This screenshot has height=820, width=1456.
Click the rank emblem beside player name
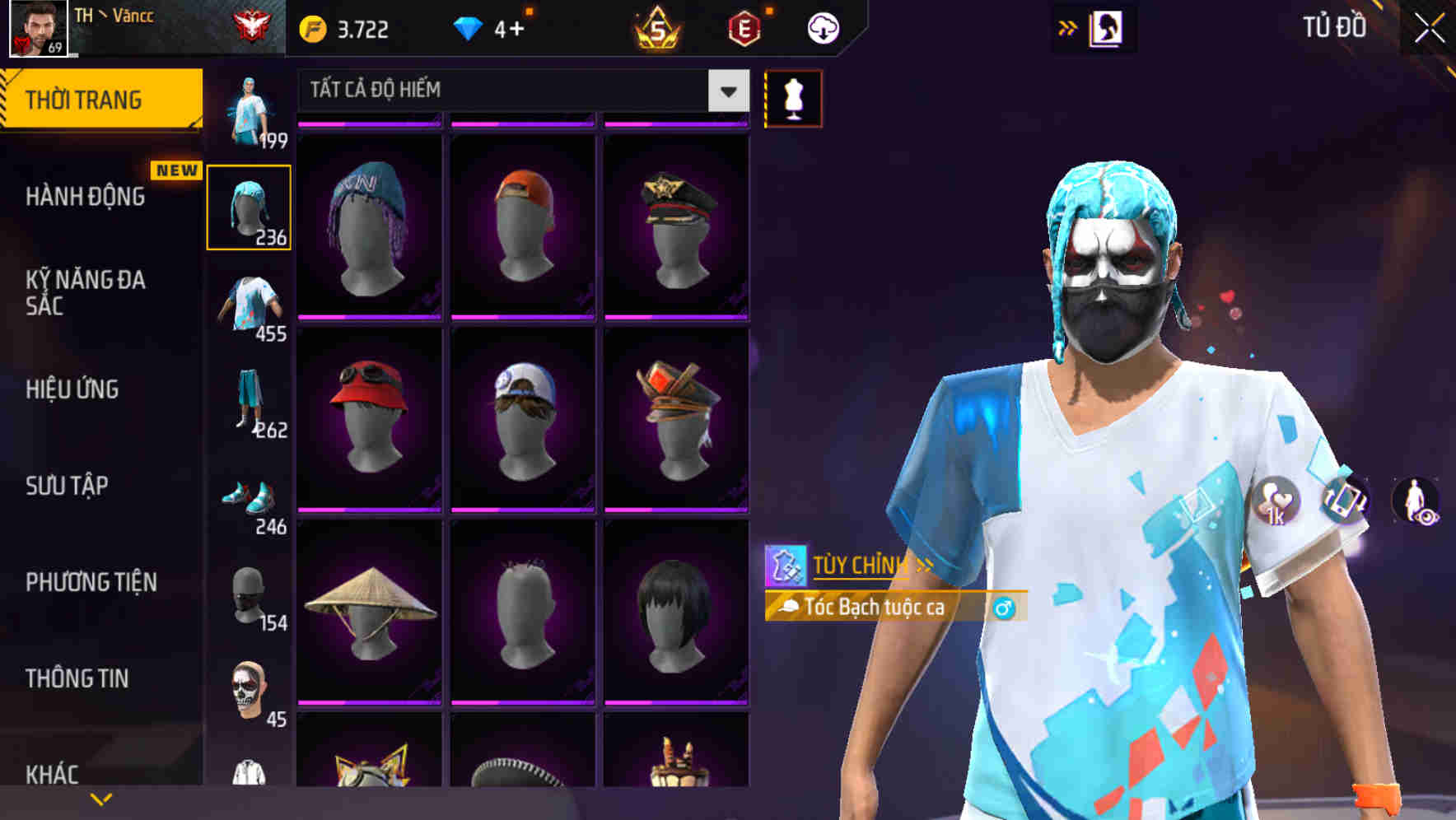coord(253,24)
